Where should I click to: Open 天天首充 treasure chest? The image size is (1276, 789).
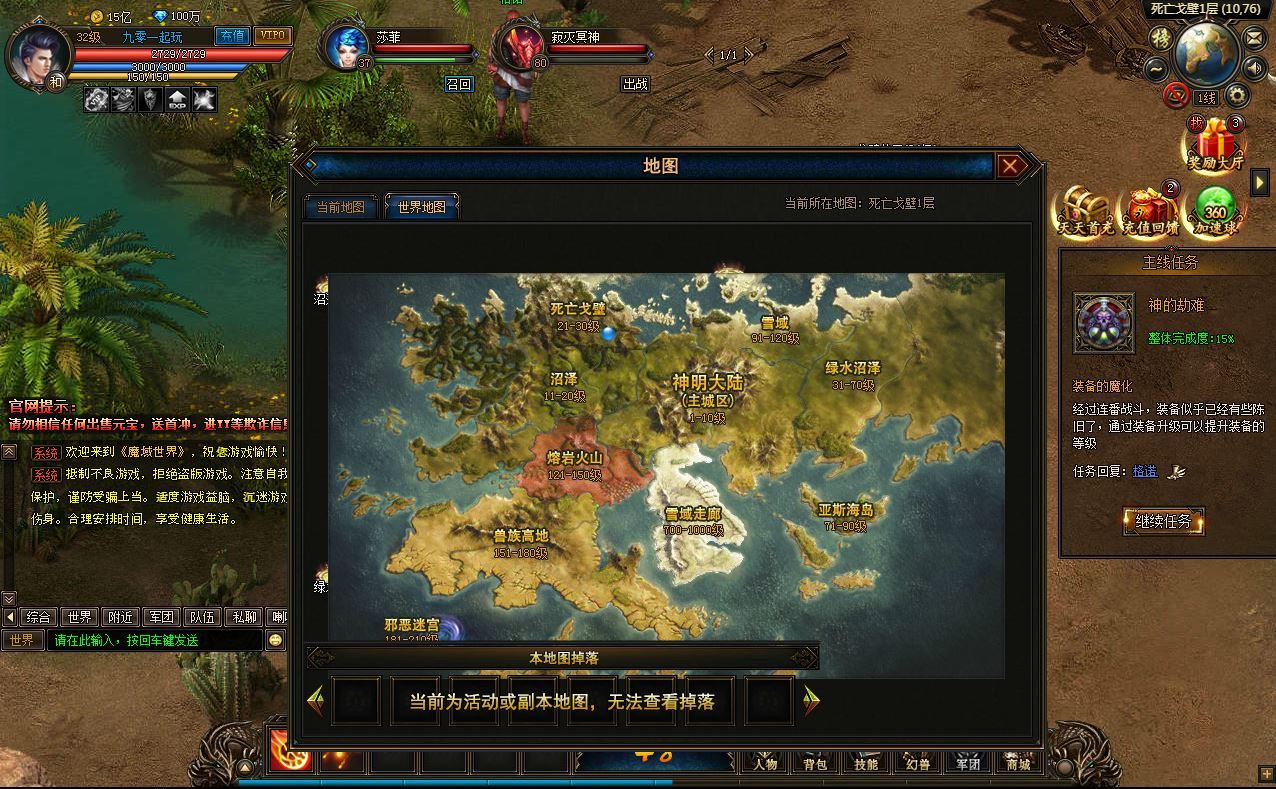(1085, 211)
